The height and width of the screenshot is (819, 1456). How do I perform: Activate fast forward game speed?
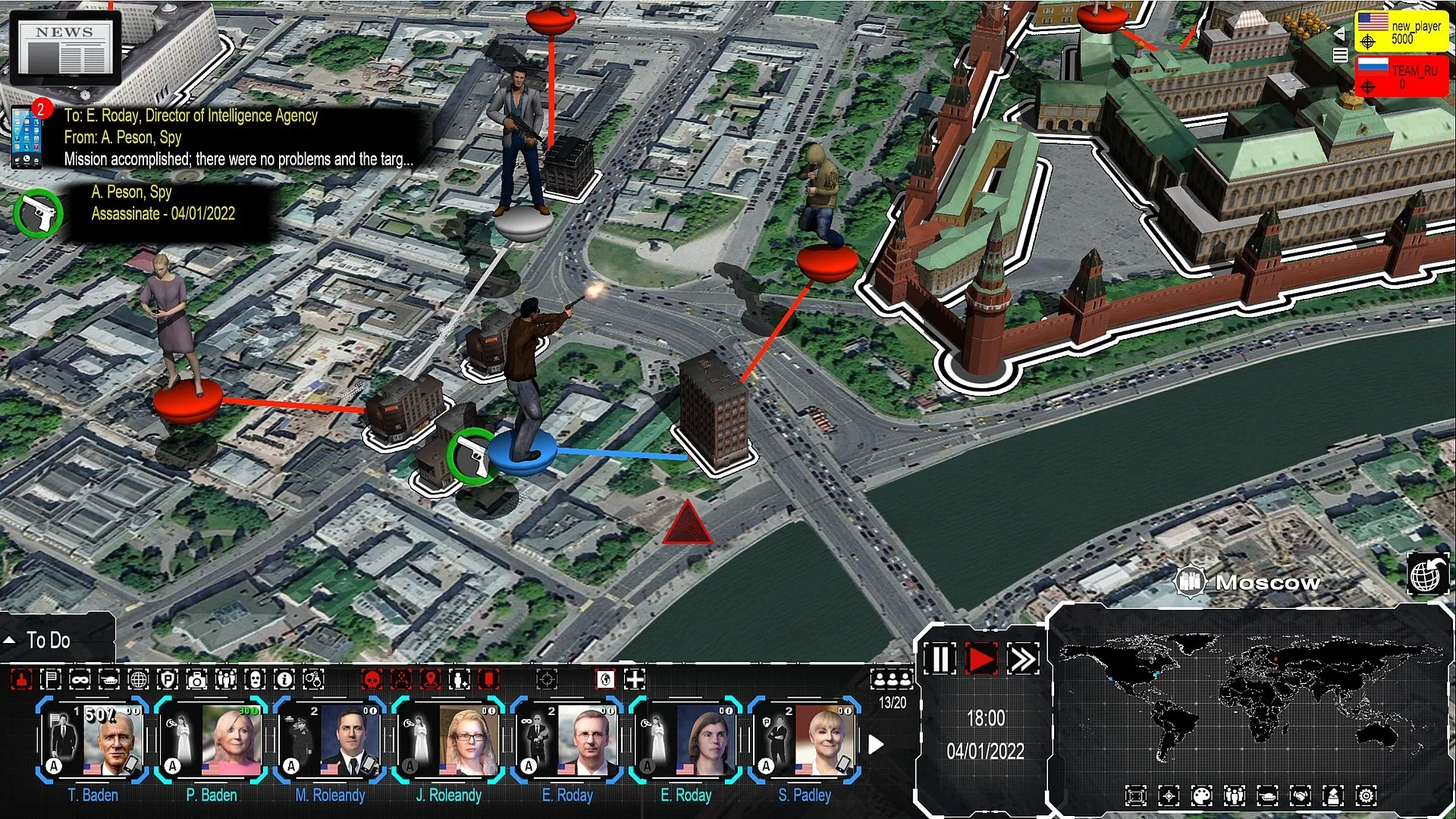pyautogui.click(x=1024, y=659)
